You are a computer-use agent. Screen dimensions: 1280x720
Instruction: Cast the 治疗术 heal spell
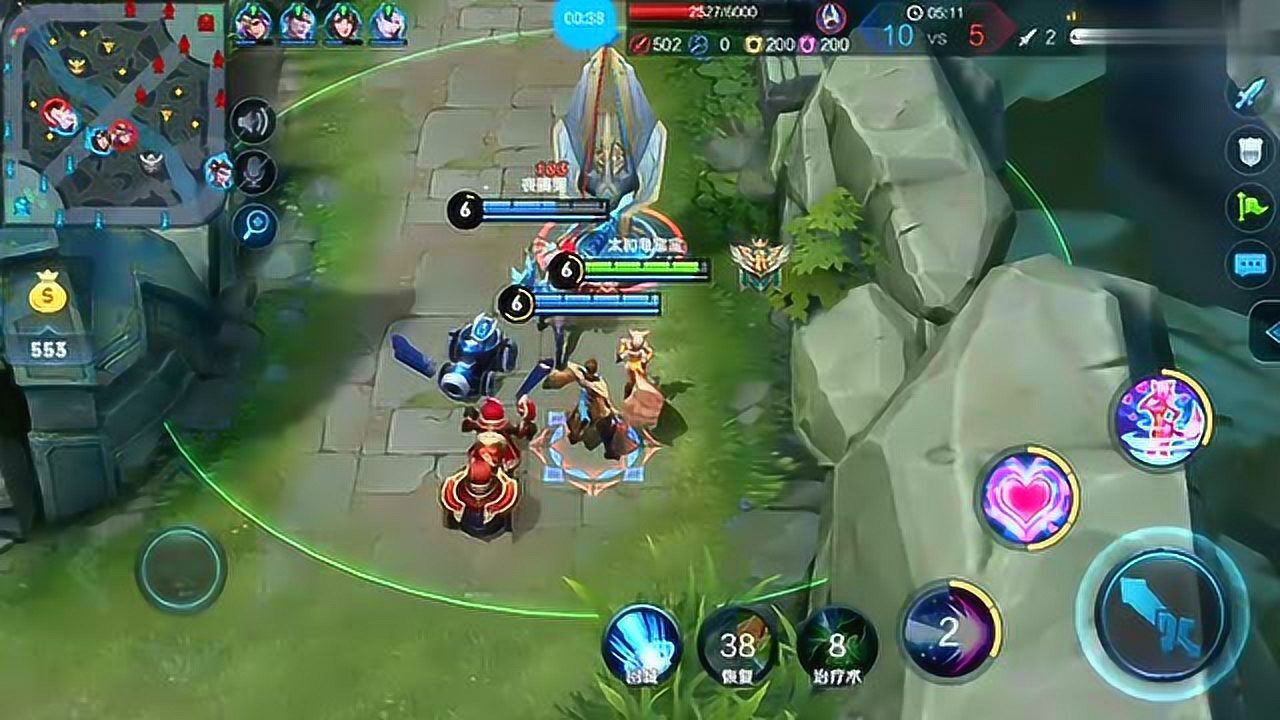[x=837, y=645]
